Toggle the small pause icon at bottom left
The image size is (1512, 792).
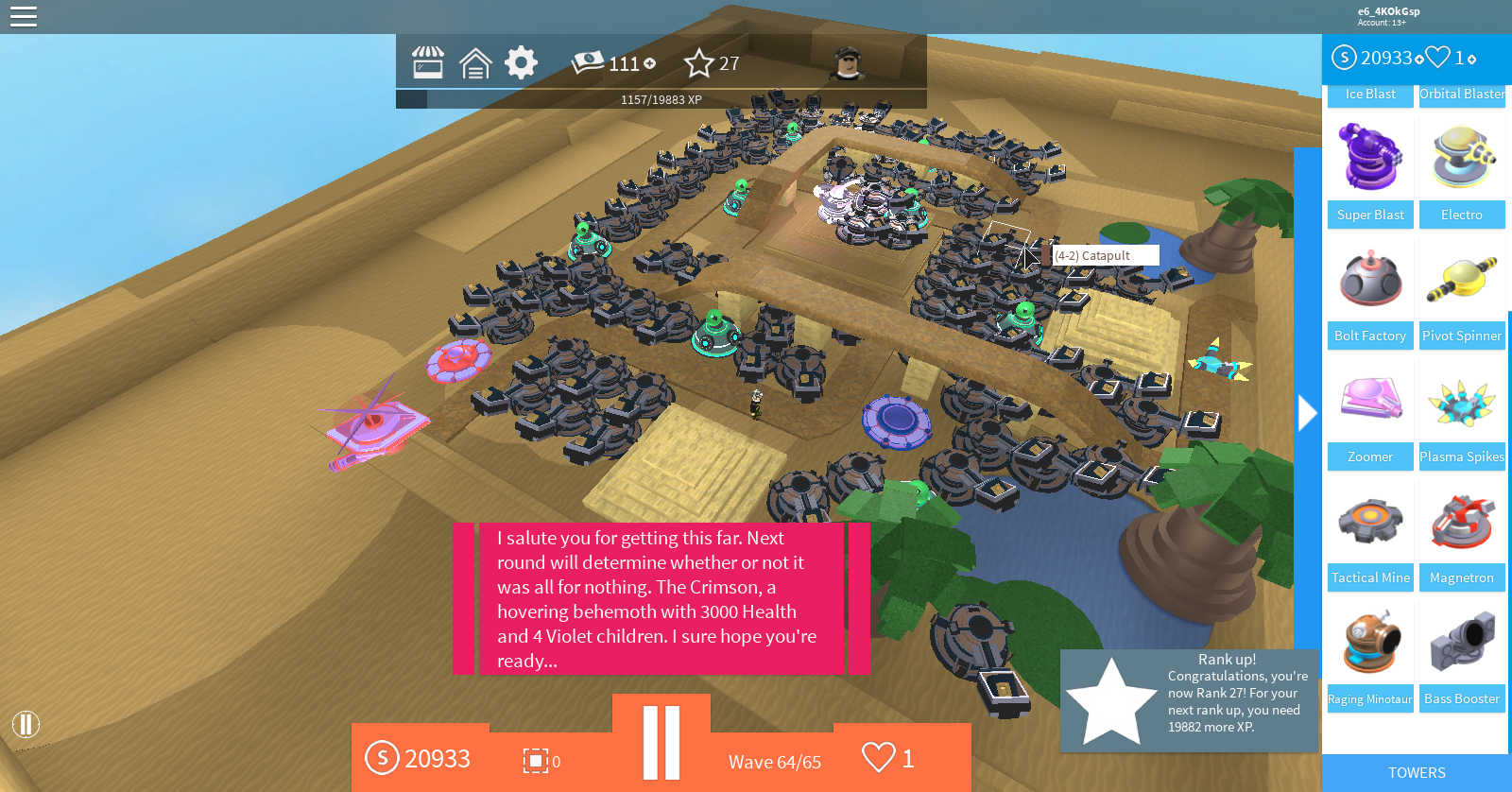pyautogui.click(x=27, y=725)
